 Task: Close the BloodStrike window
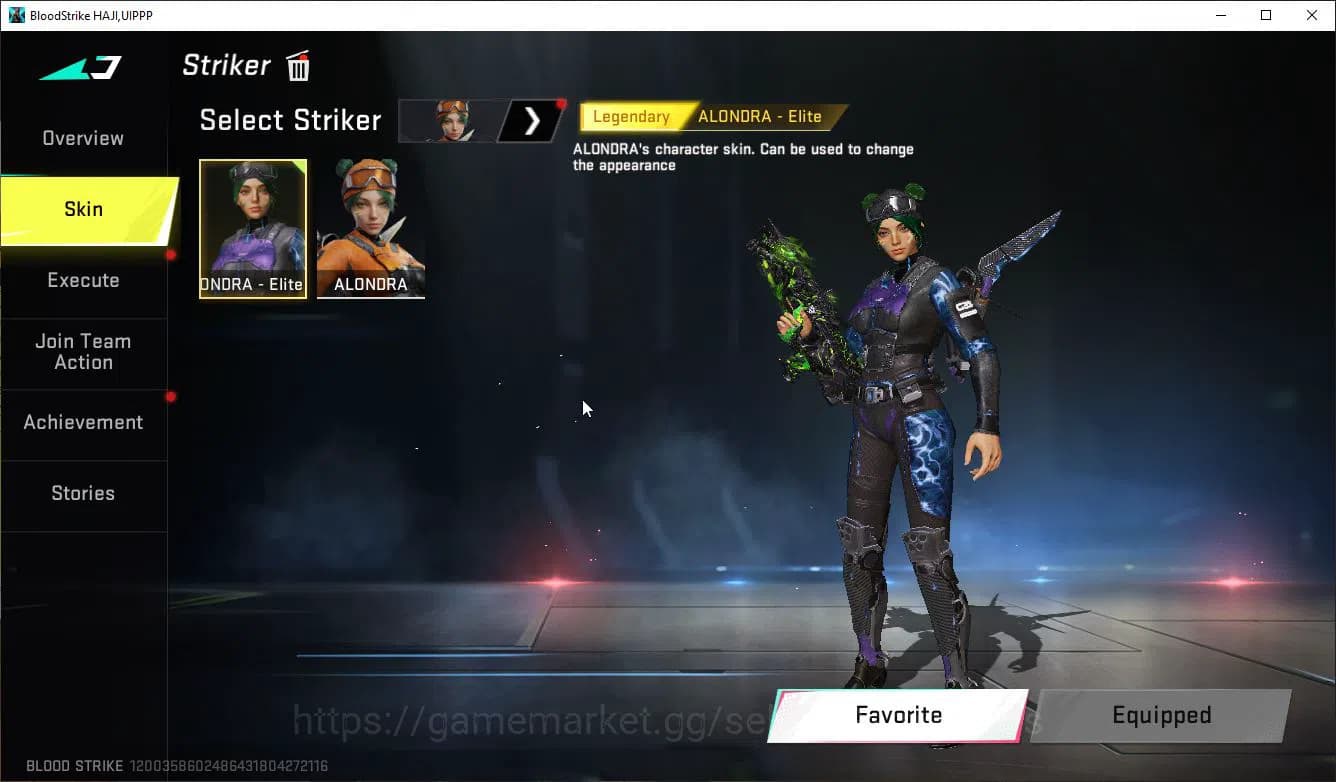(1312, 15)
